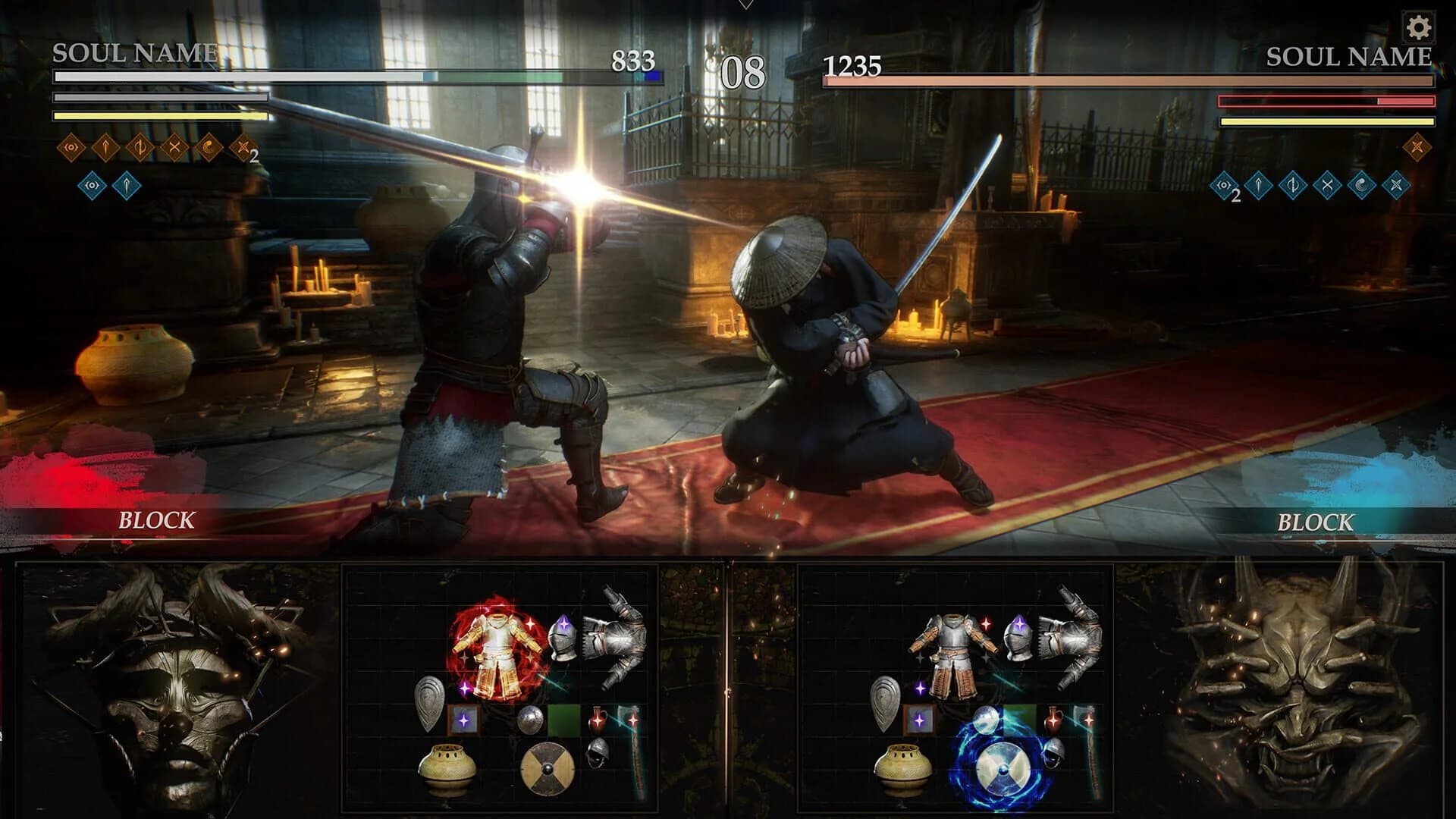Select the eye rune skill in the left orange row
This screenshot has height=819, width=1456.
pyautogui.click(x=71, y=146)
